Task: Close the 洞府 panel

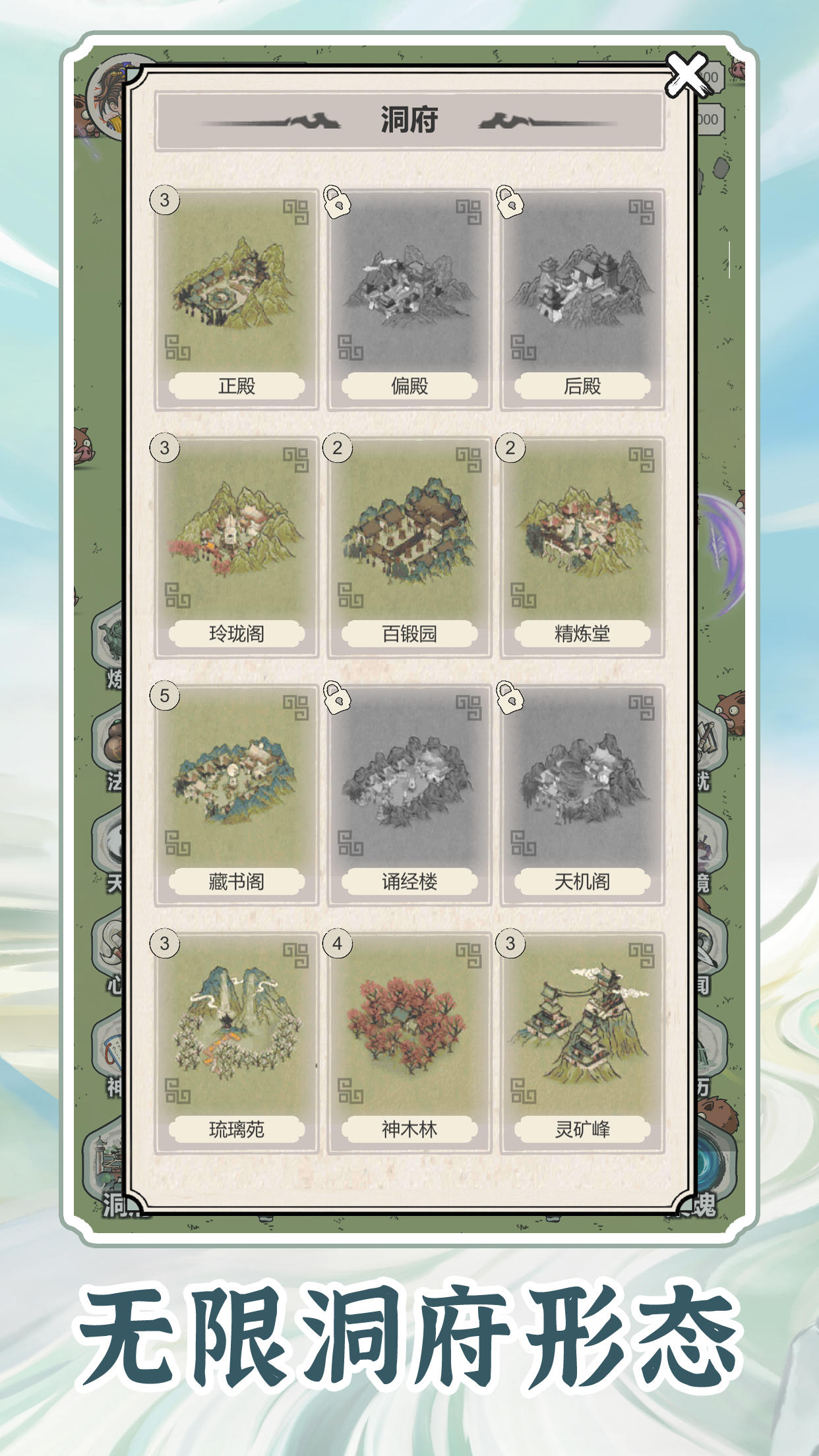Action: coord(686,74)
